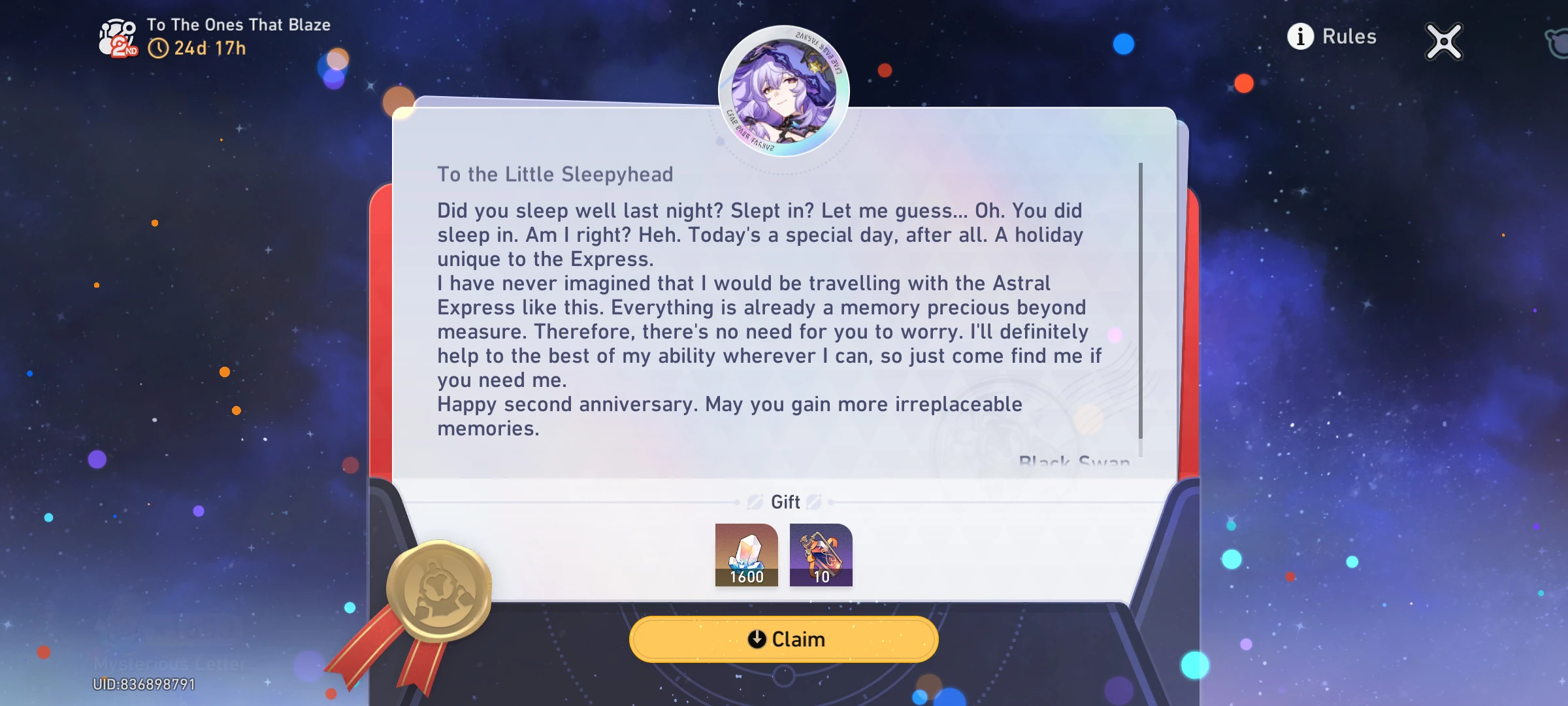Tap the circular info icon next to Rules
This screenshot has height=706, width=1568.
[x=1301, y=37]
